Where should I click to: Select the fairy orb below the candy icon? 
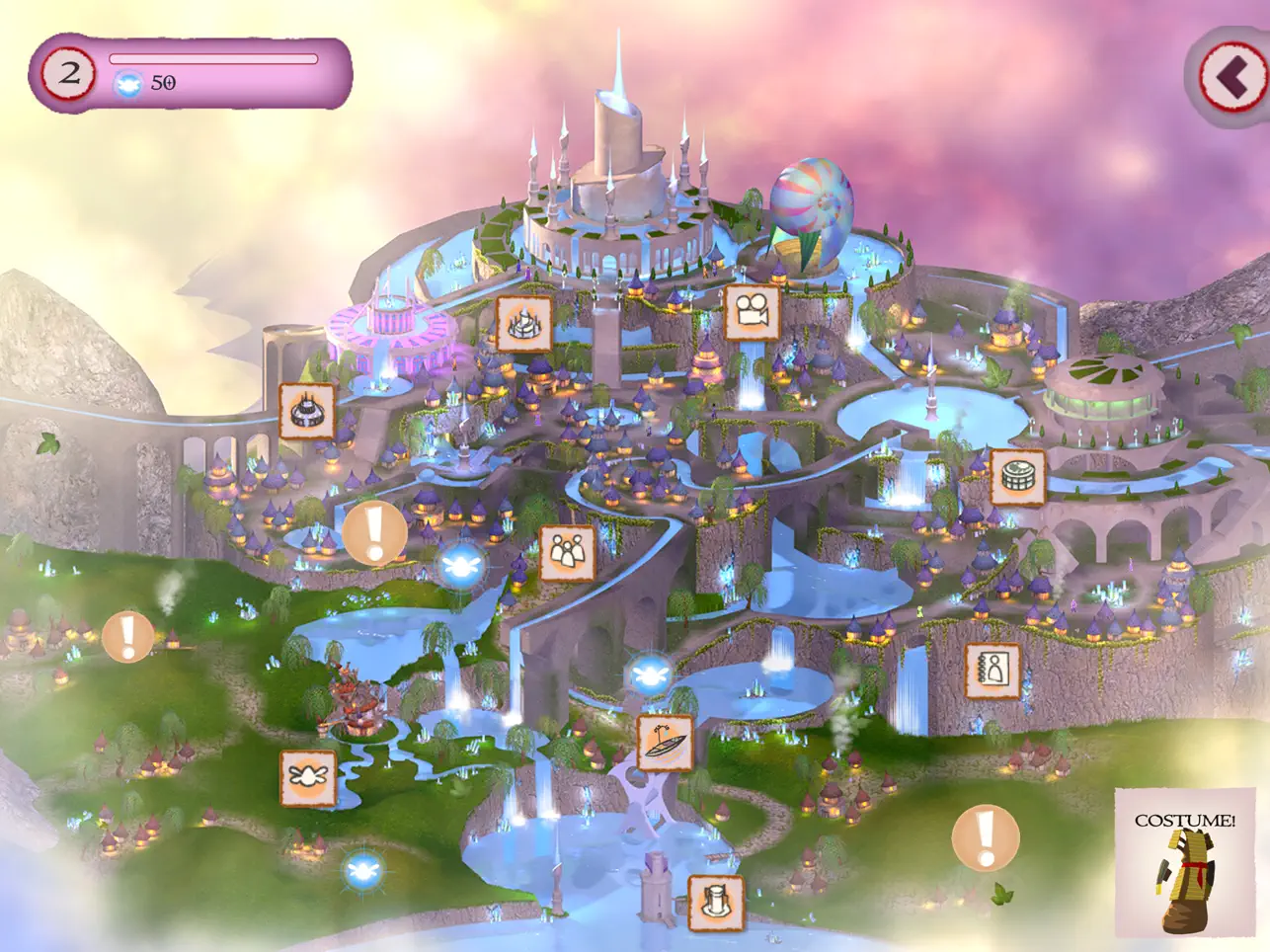click(x=363, y=871)
